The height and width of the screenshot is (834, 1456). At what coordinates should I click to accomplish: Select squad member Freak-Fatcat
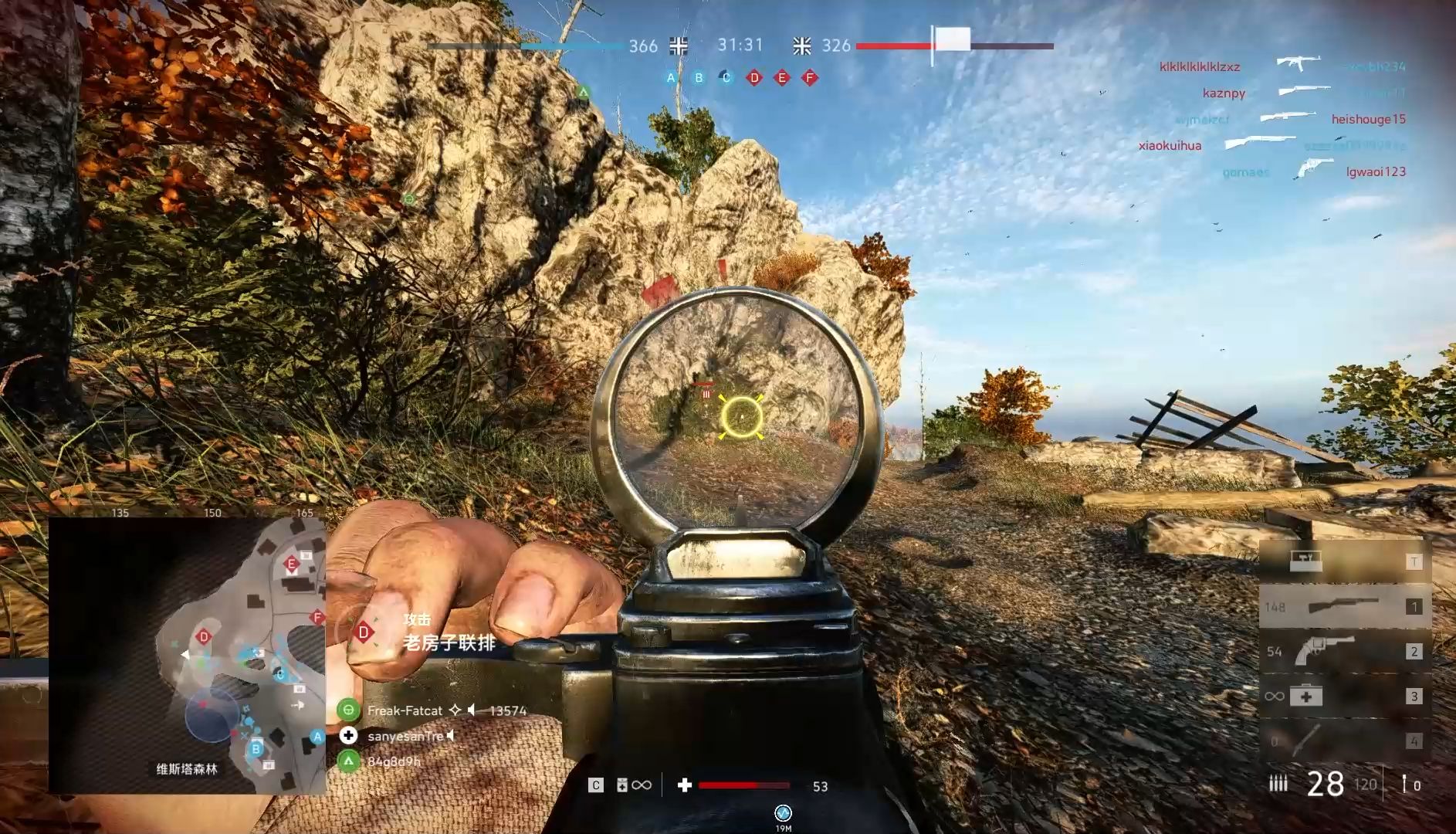pos(405,710)
